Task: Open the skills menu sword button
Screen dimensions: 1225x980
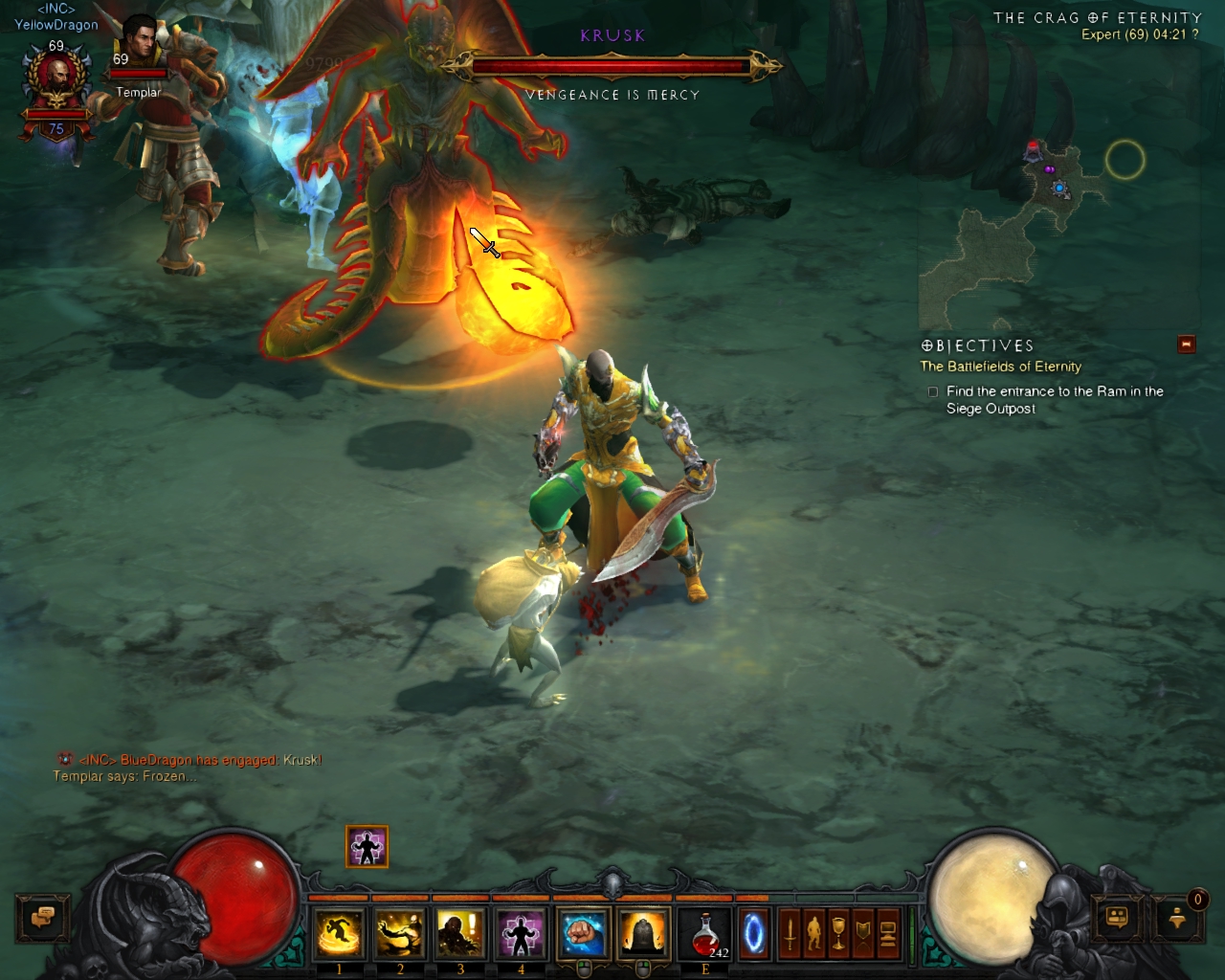Action: click(790, 933)
